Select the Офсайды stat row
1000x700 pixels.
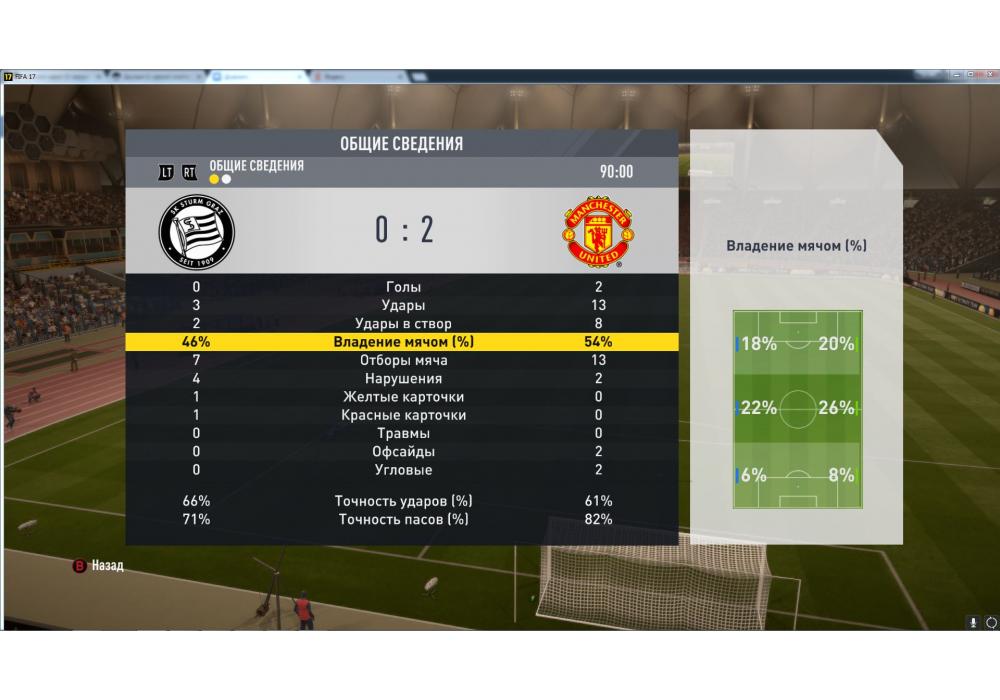click(x=403, y=451)
